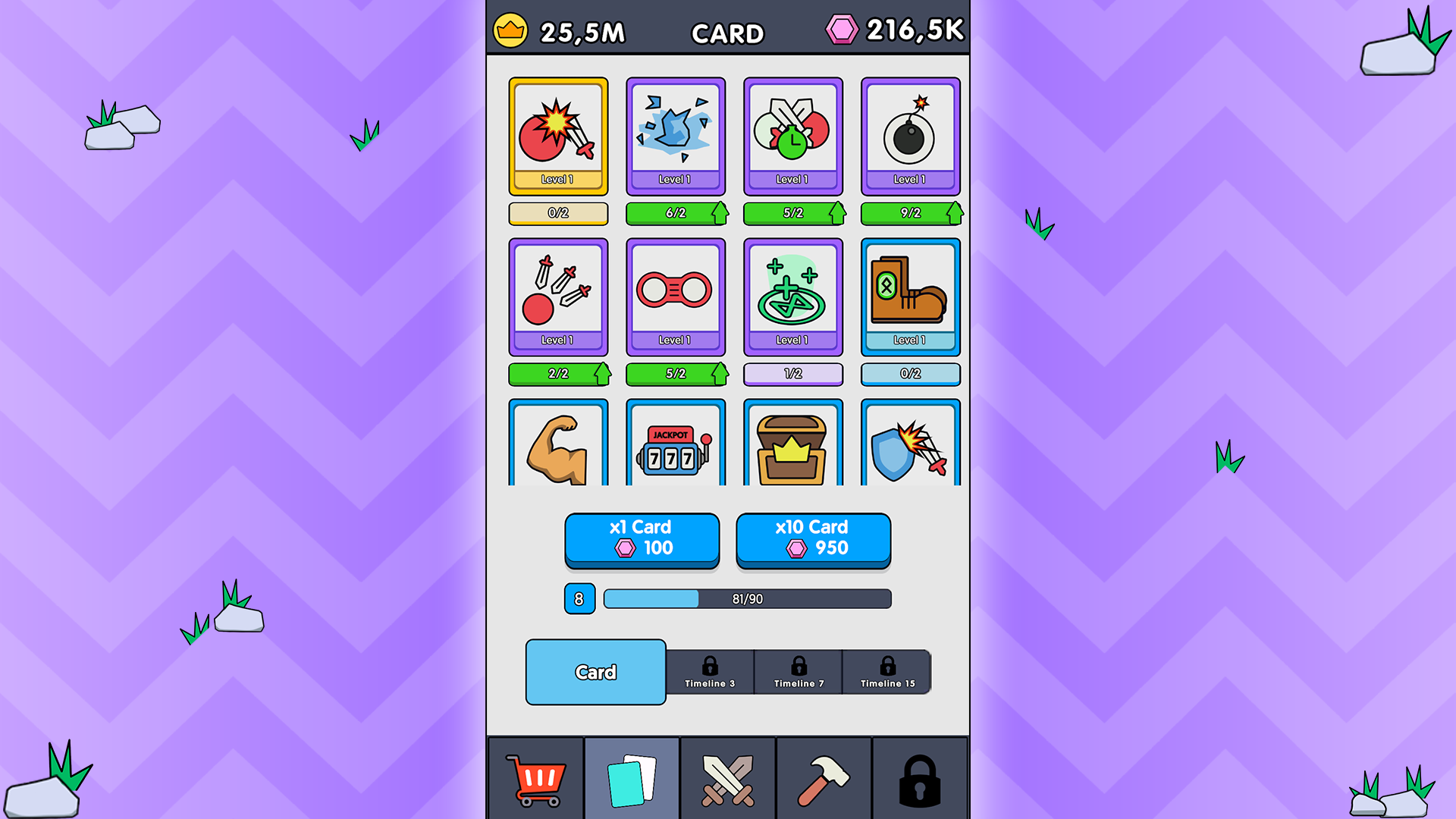Open the shopping cart shop tab
Viewport: 1456px width, 819px height.
tap(536, 778)
